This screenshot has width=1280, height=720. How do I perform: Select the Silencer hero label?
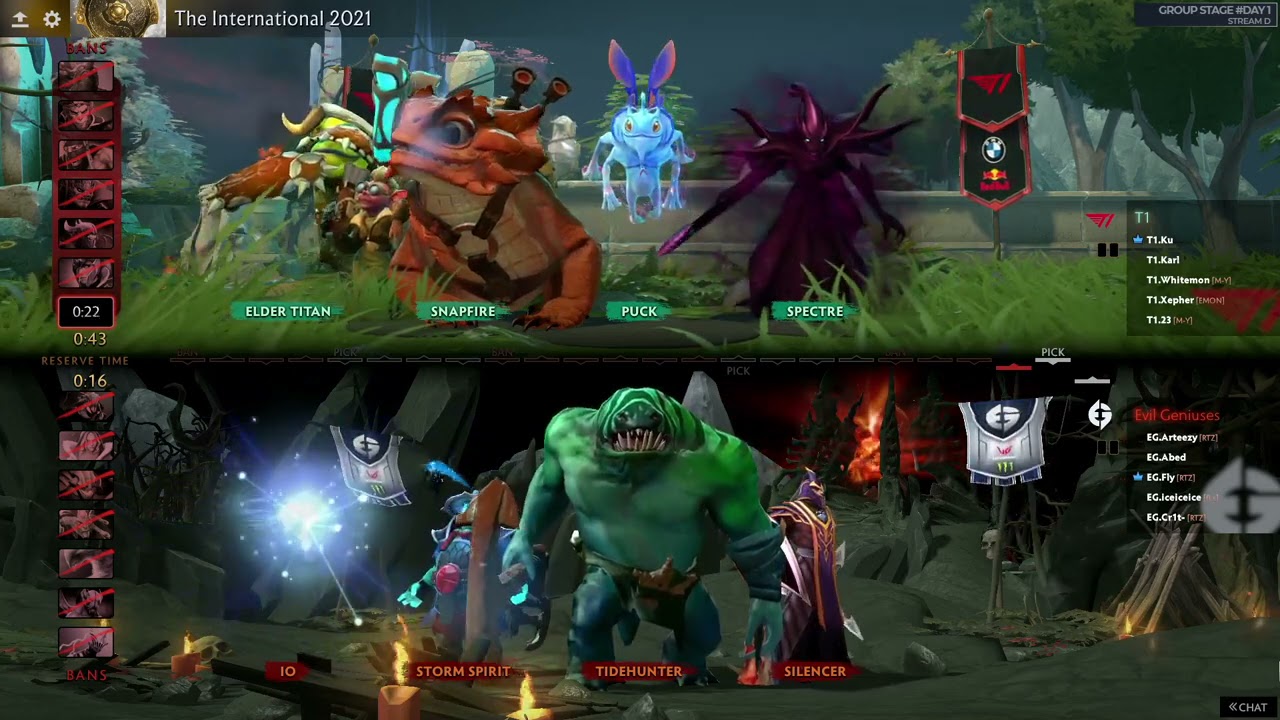tap(815, 671)
